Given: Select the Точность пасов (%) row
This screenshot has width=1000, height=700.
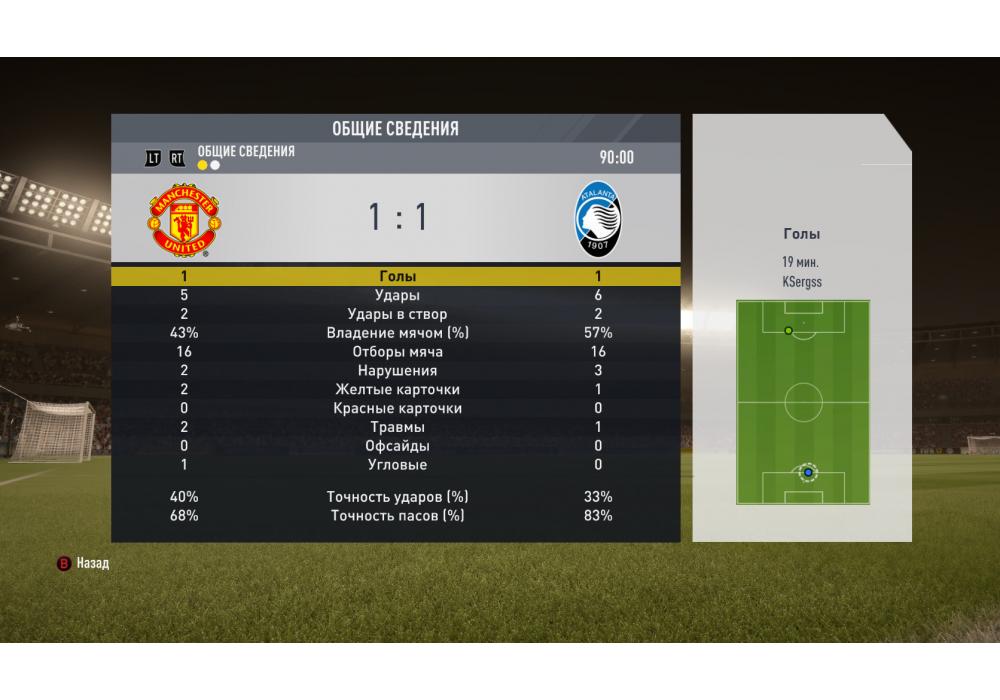Looking at the screenshot, I should 397,516.
